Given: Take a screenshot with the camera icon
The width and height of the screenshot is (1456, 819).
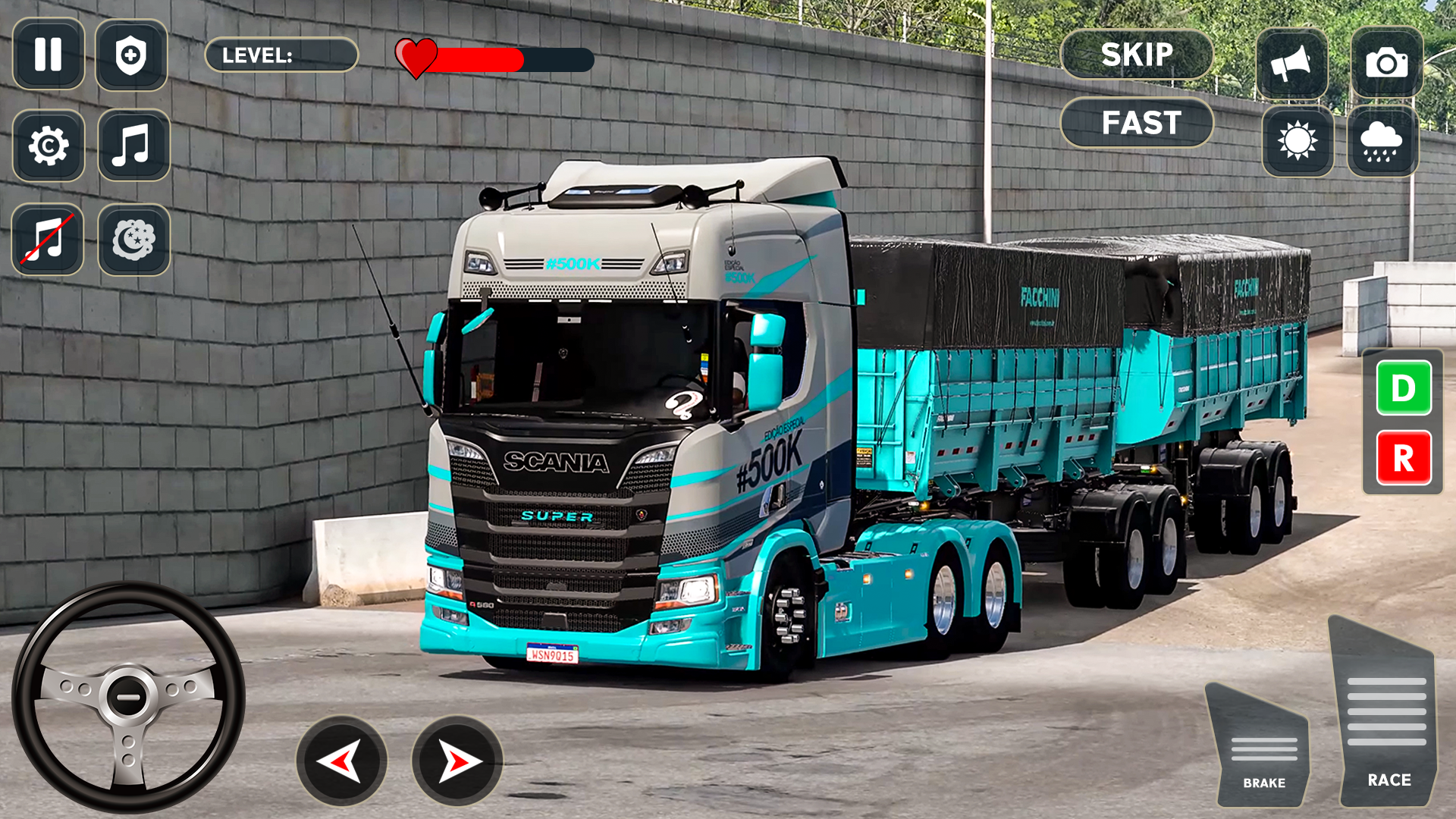Looking at the screenshot, I should [x=1388, y=62].
